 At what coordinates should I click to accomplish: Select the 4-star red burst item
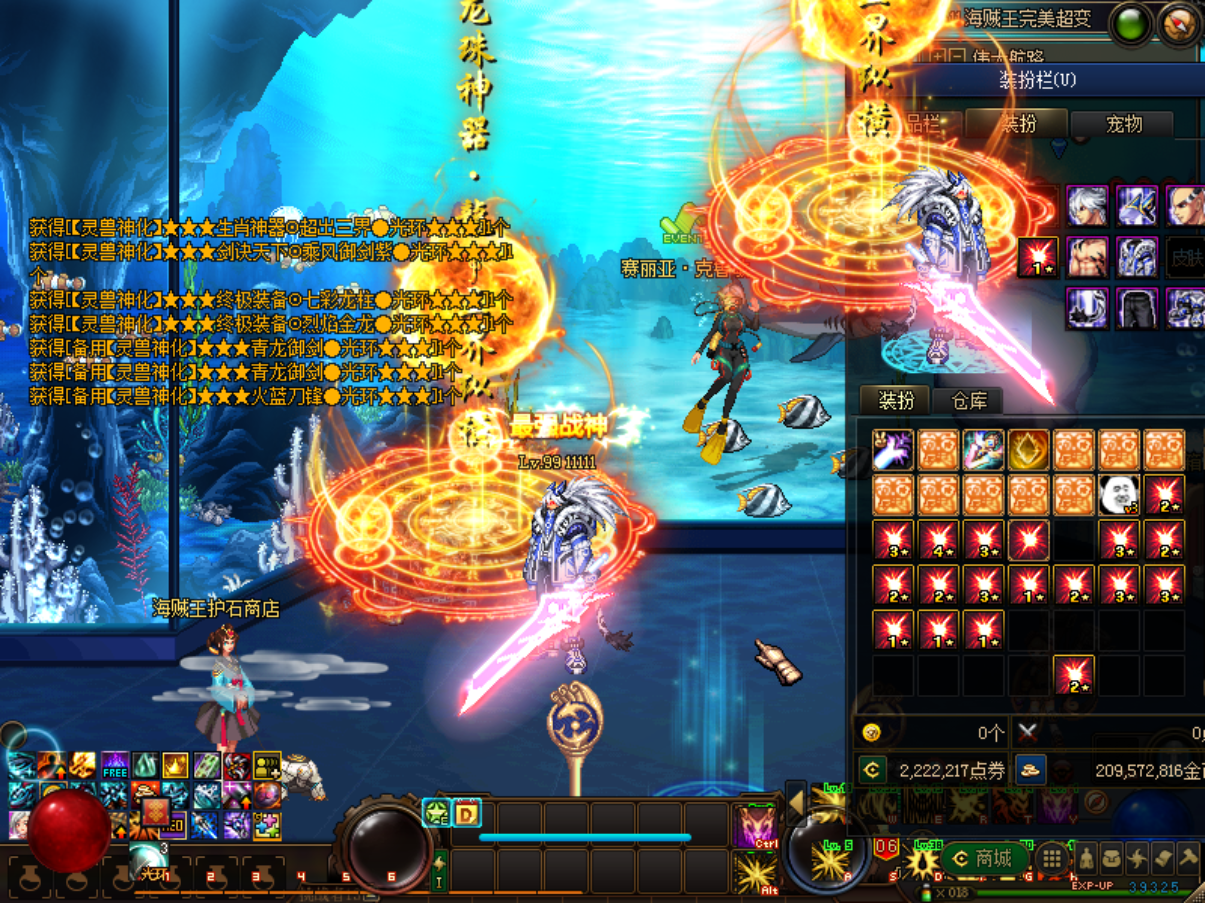(x=937, y=540)
